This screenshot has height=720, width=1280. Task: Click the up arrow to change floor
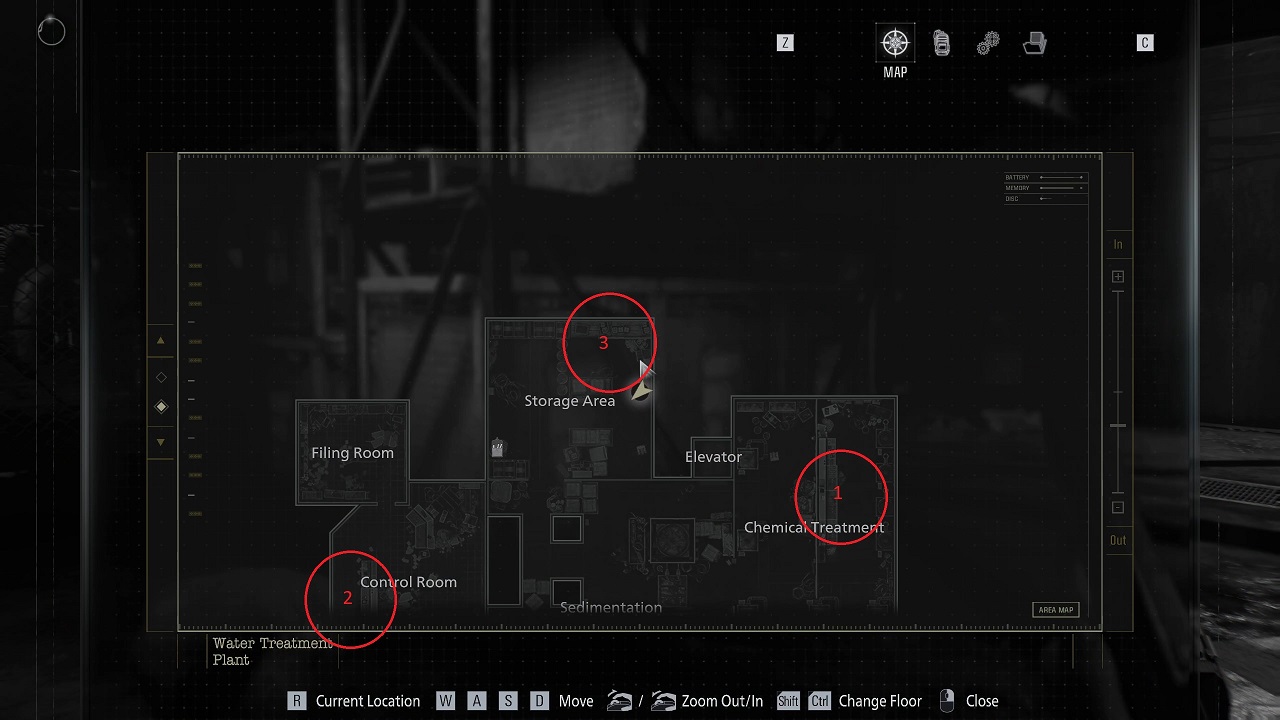(x=160, y=340)
